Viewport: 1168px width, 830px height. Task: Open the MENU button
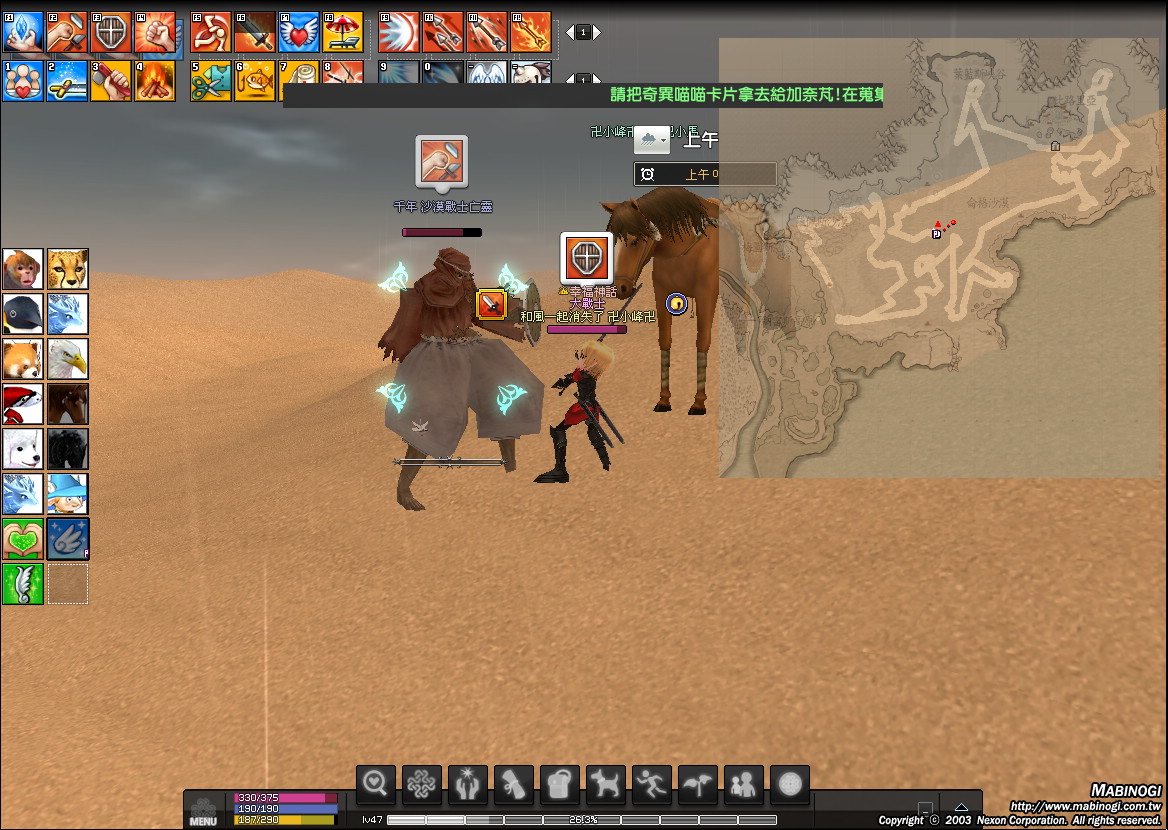(x=203, y=811)
